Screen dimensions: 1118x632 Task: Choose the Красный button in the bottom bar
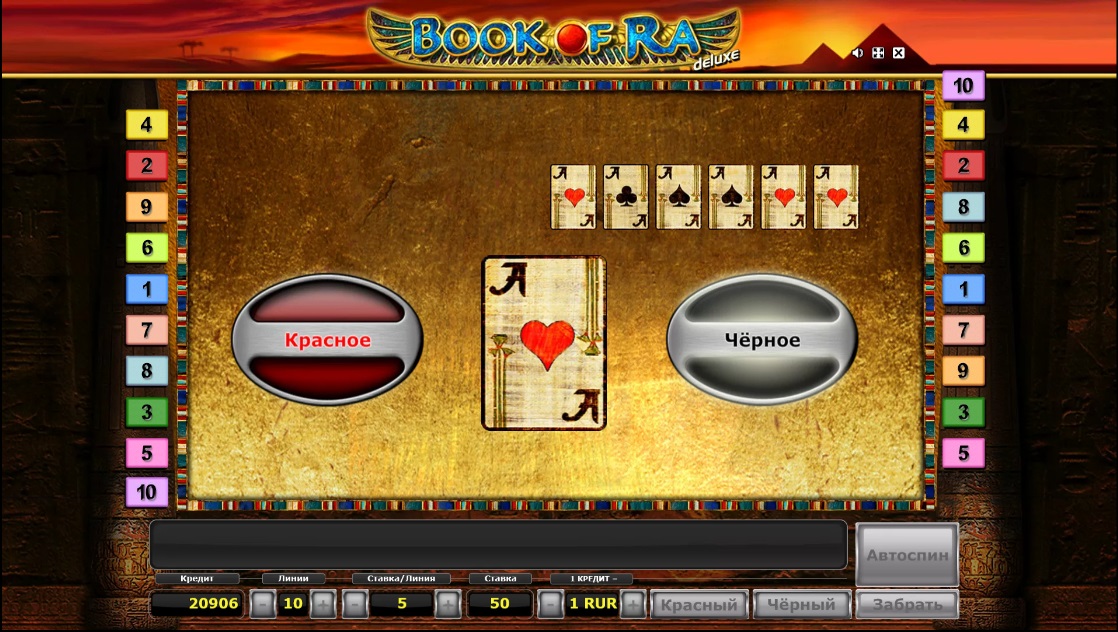pos(699,604)
